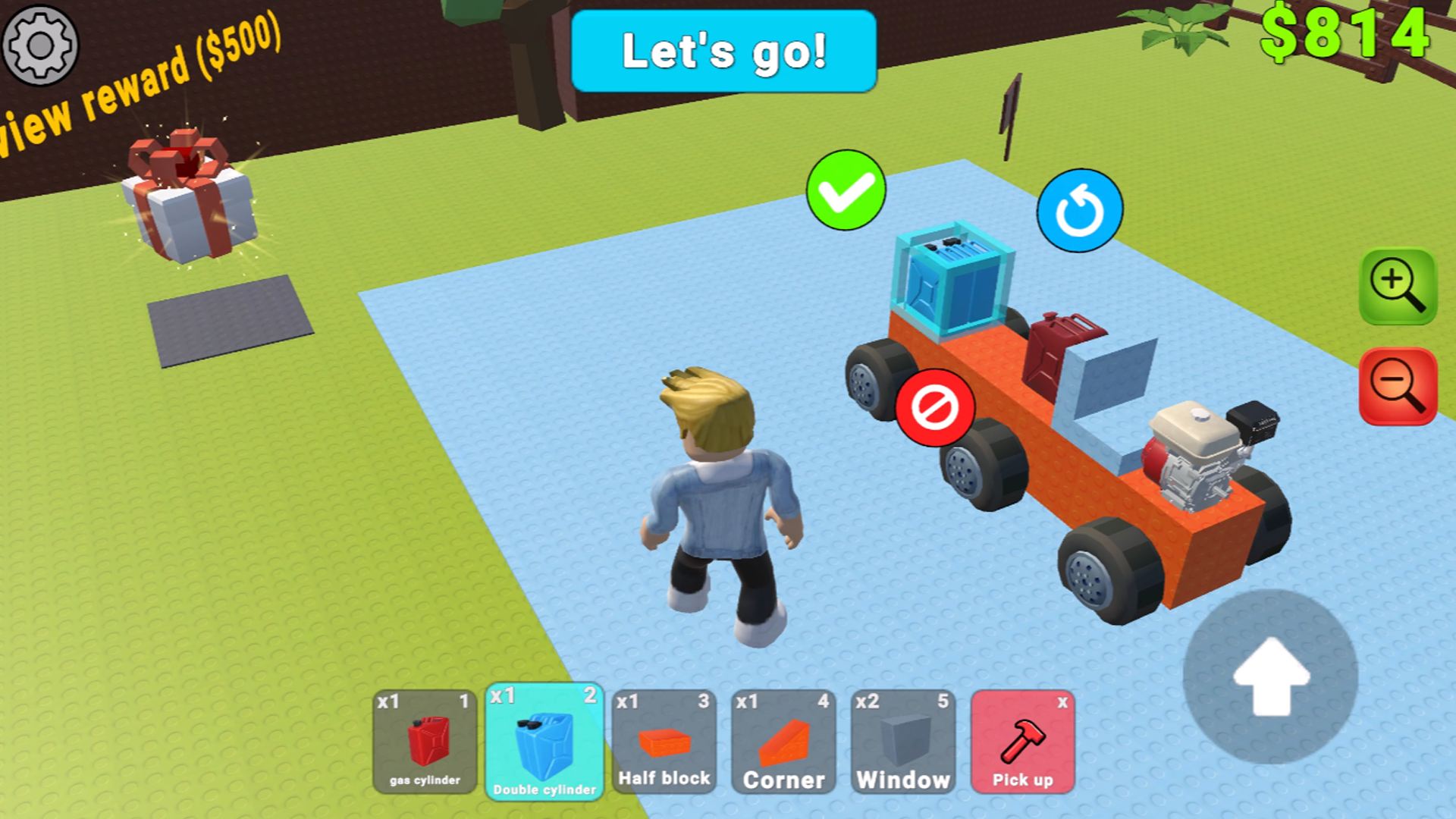Select the Window block item
The width and height of the screenshot is (1456, 819).
903,743
